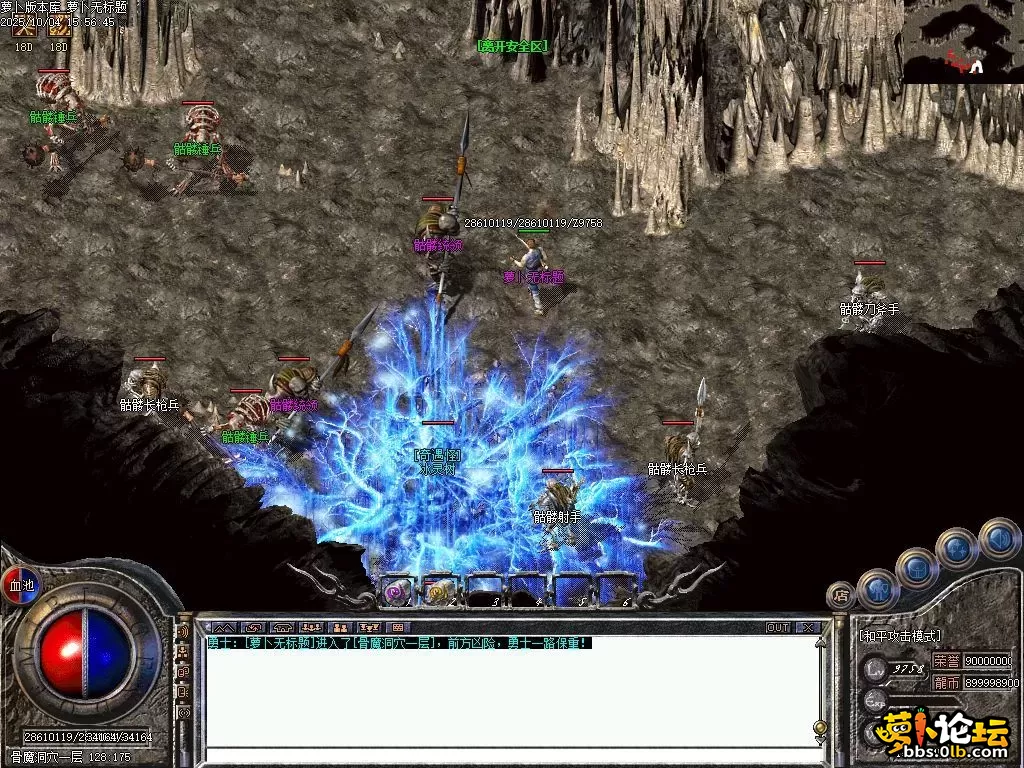The image size is (1024, 768).
Task: Click the 龍币 dragon coin label
Action: click(x=946, y=683)
